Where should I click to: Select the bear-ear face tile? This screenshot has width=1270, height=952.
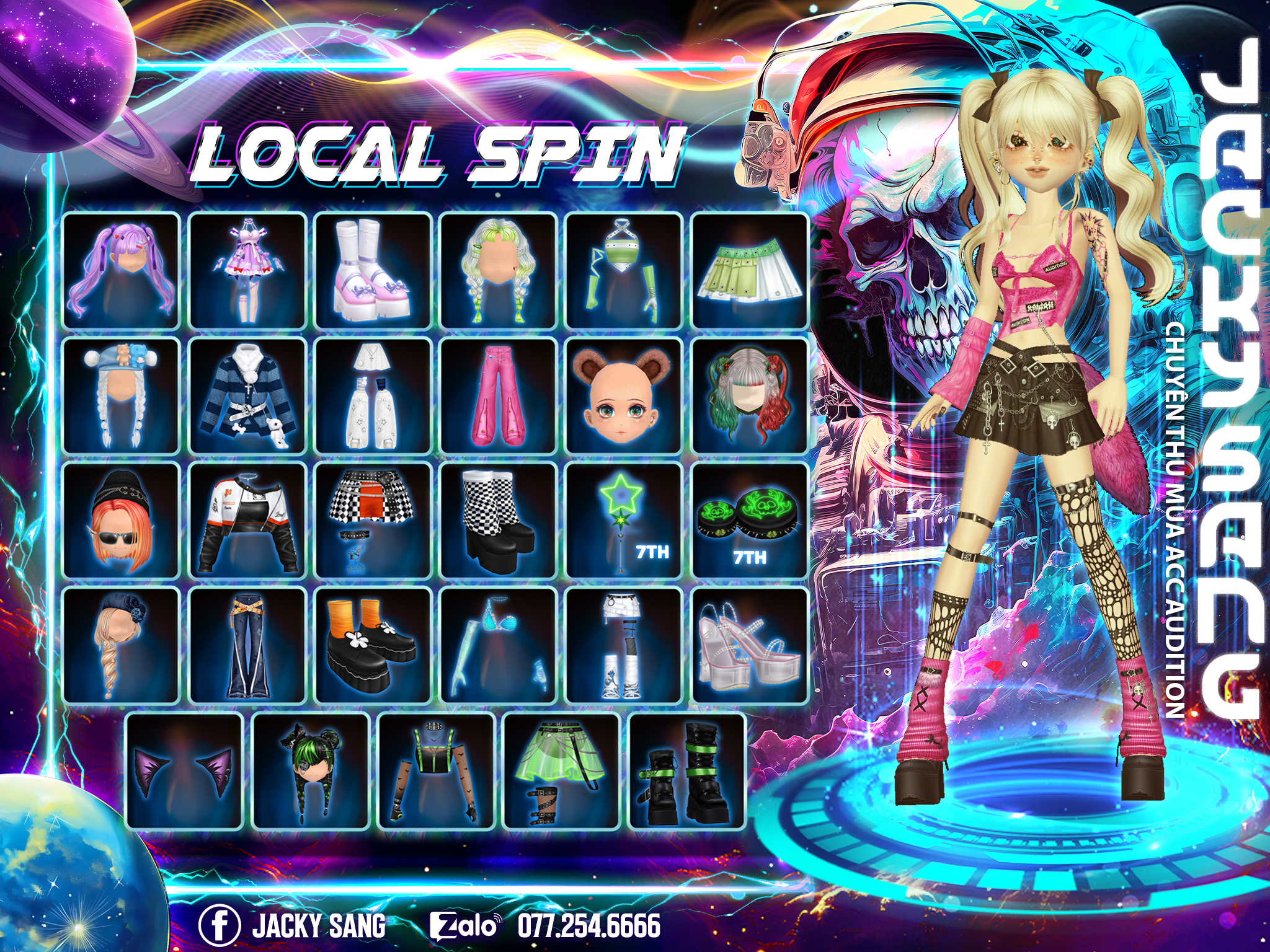point(624,396)
